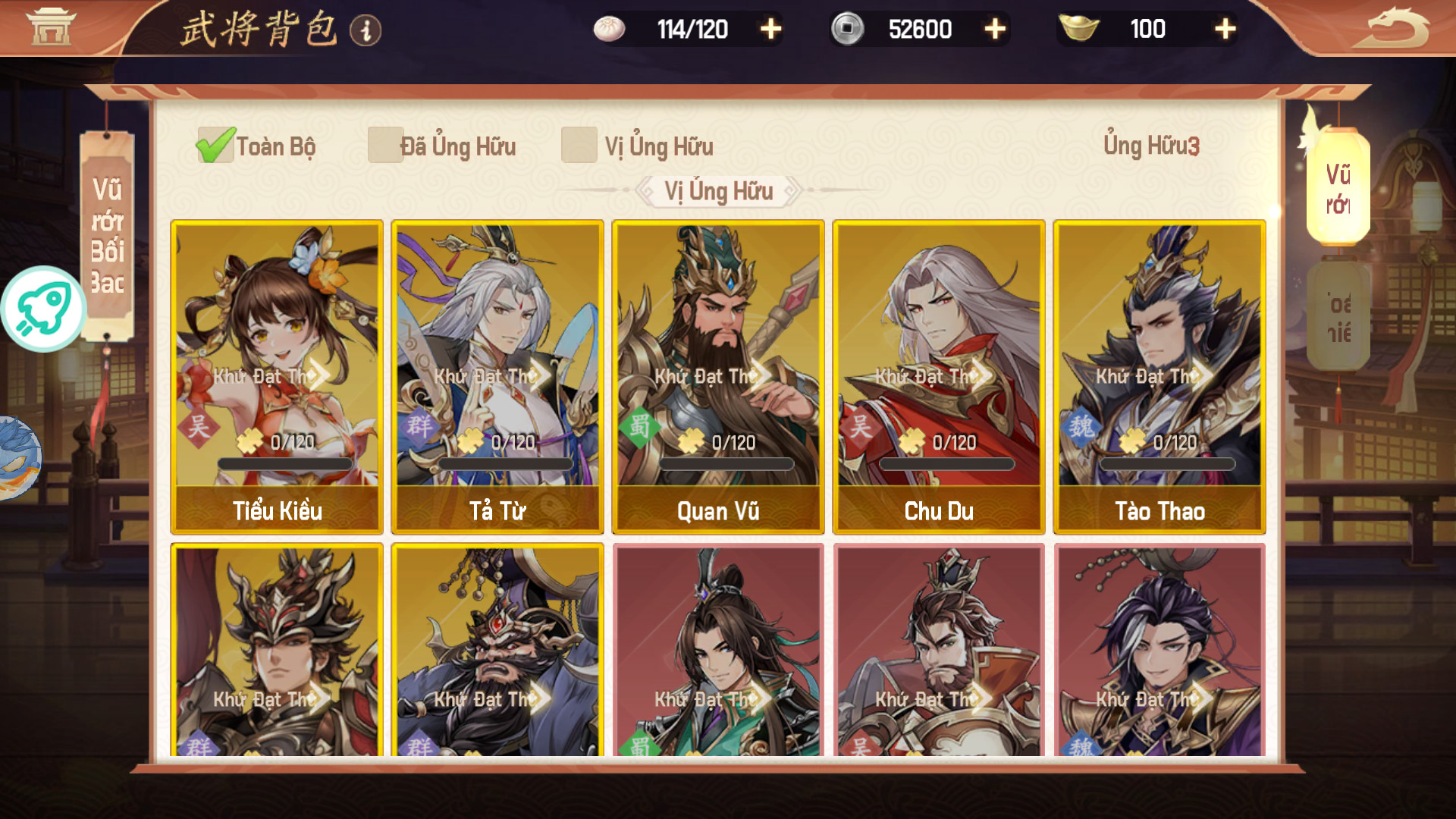The height and width of the screenshot is (819, 1456).
Task: Show info for the general bag
Action: point(366,30)
